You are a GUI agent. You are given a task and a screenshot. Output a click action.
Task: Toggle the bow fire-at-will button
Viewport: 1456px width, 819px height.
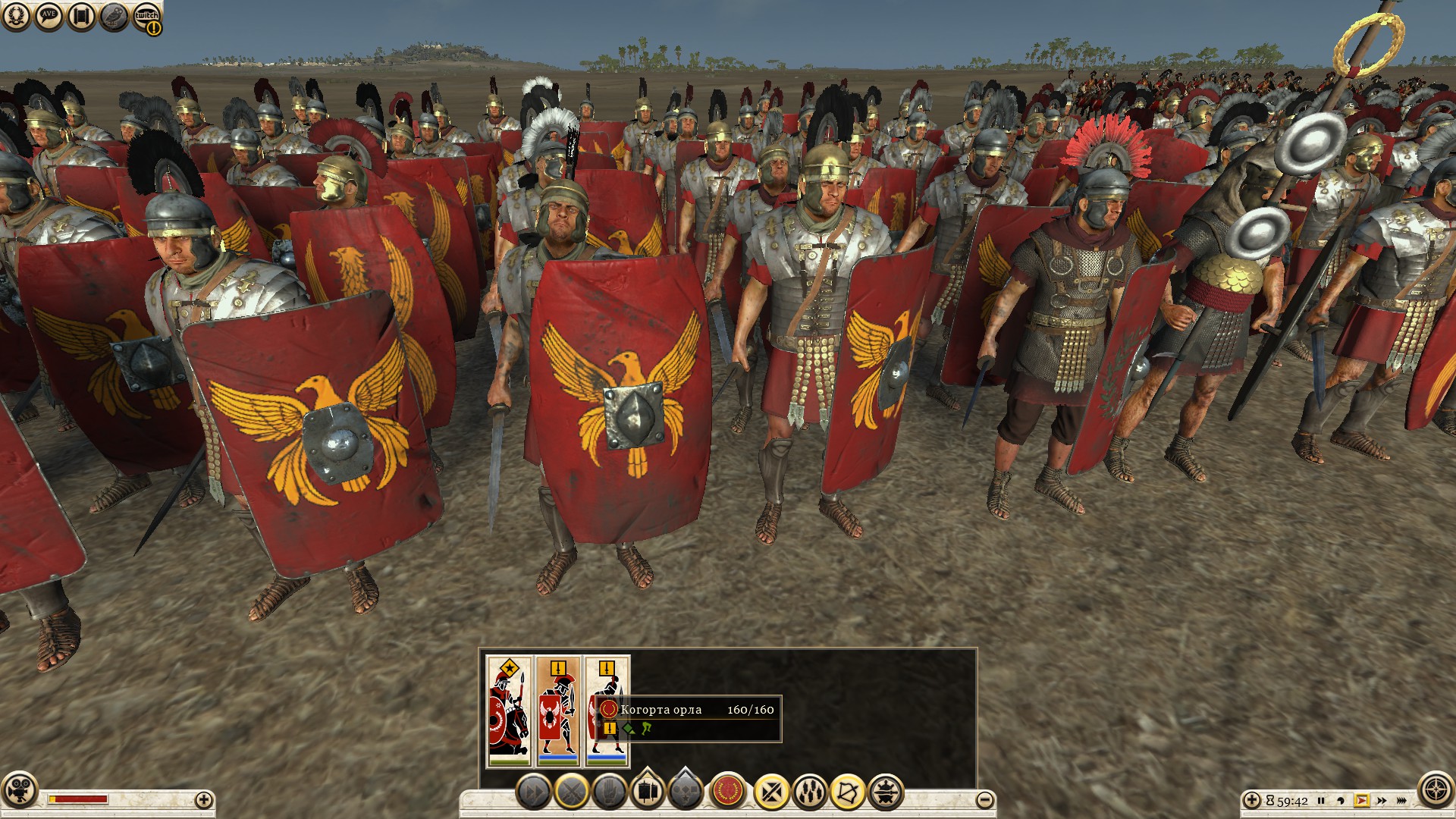click(x=848, y=793)
